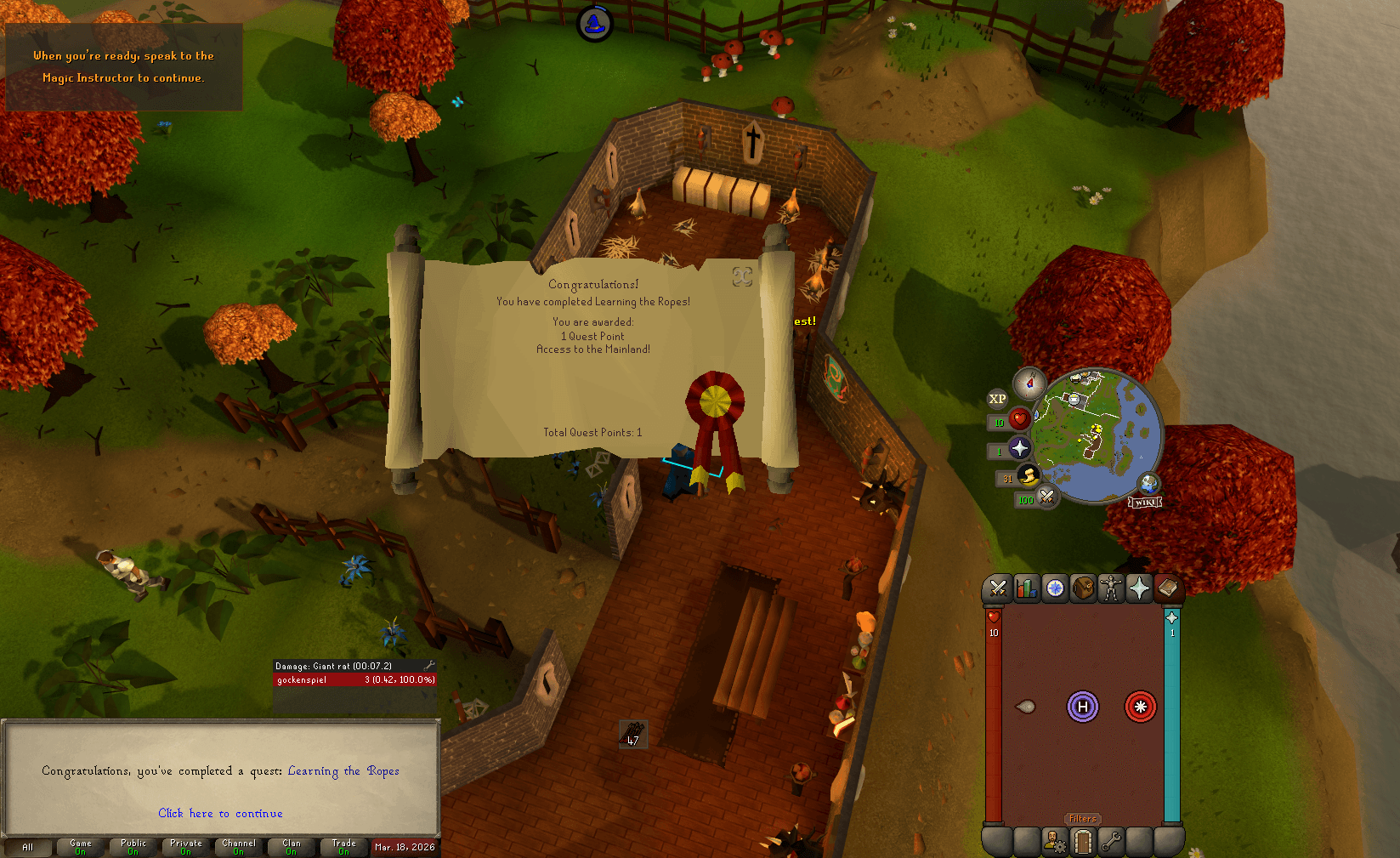Click the 'Click here to continue' text
This screenshot has height=858, width=1400.
click(220, 813)
